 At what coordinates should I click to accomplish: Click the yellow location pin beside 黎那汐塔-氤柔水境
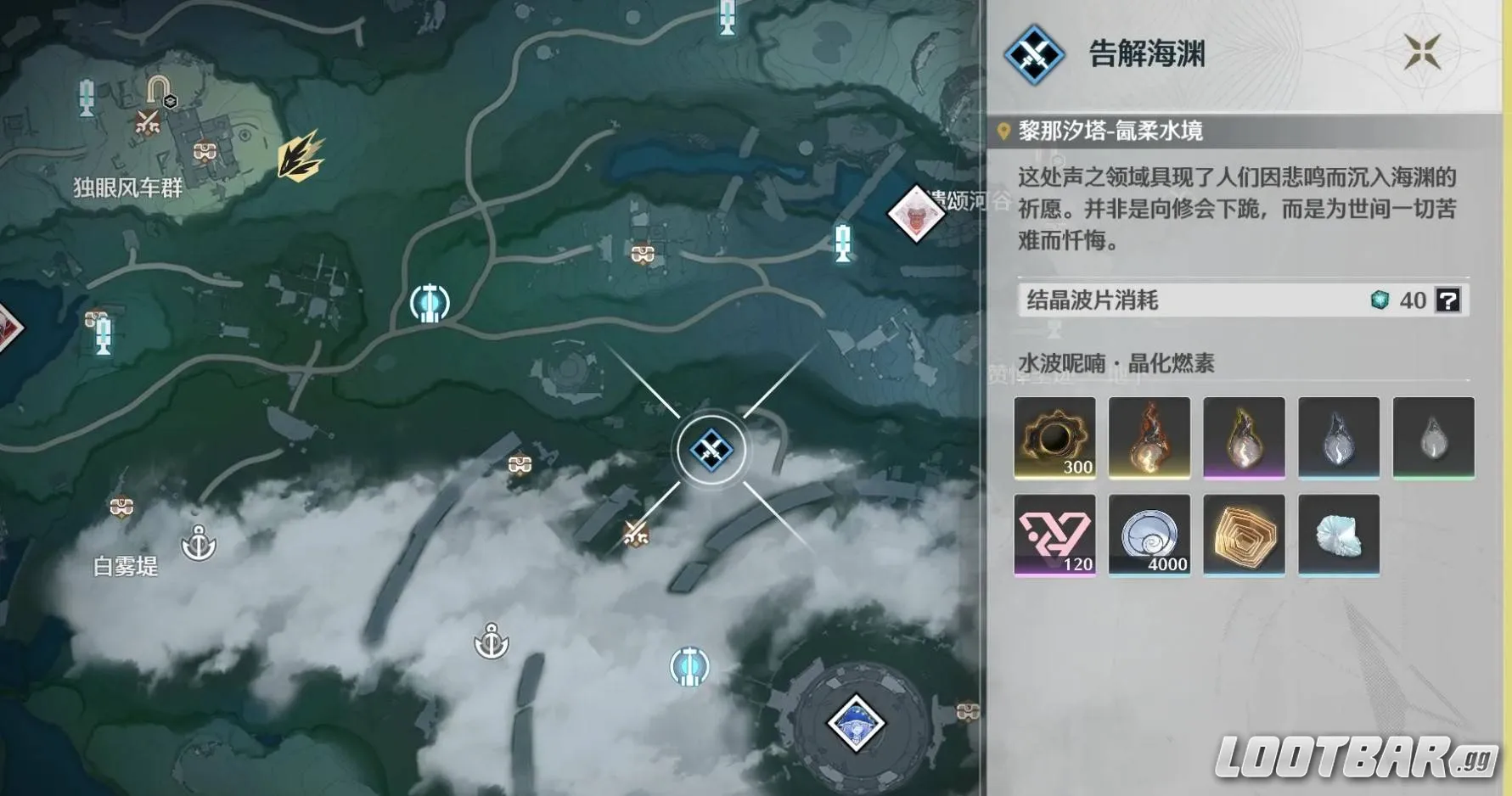(x=1005, y=132)
